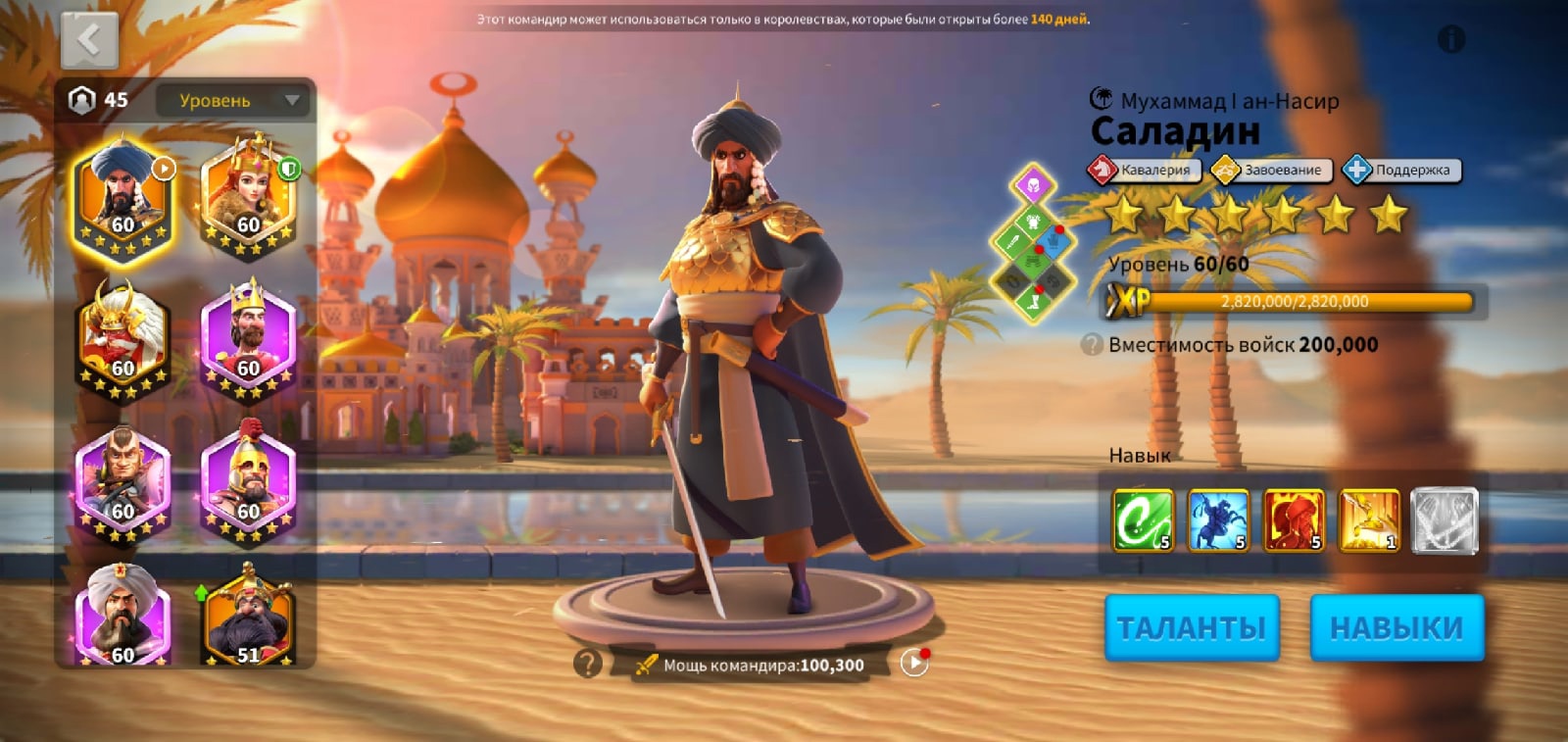Show help for Вместимость войск
The height and width of the screenshot is (742, 1568).
click(1092, 345)
